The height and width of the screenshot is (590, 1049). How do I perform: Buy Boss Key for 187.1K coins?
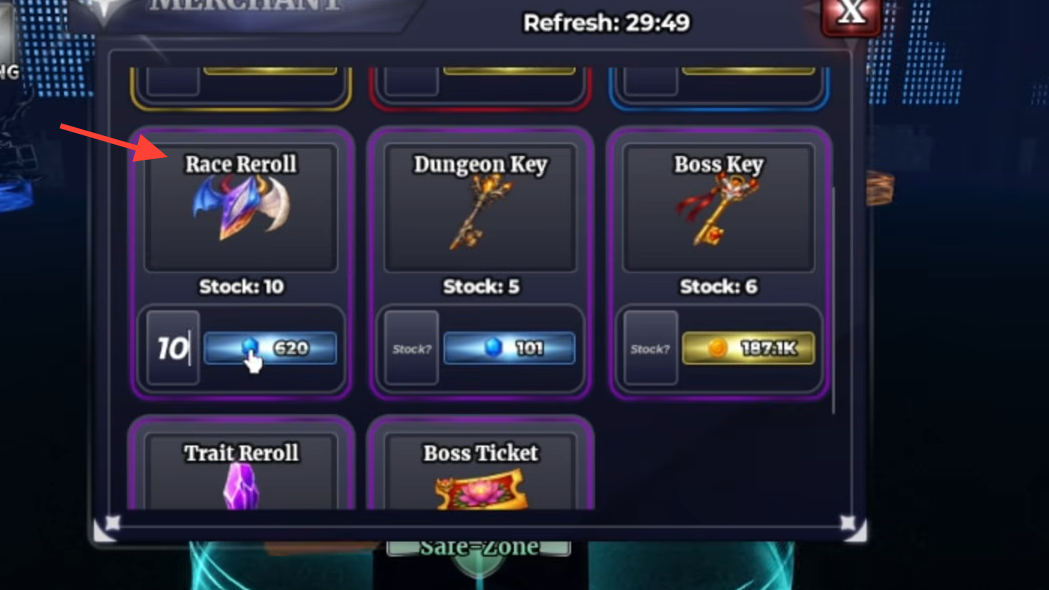748,348
